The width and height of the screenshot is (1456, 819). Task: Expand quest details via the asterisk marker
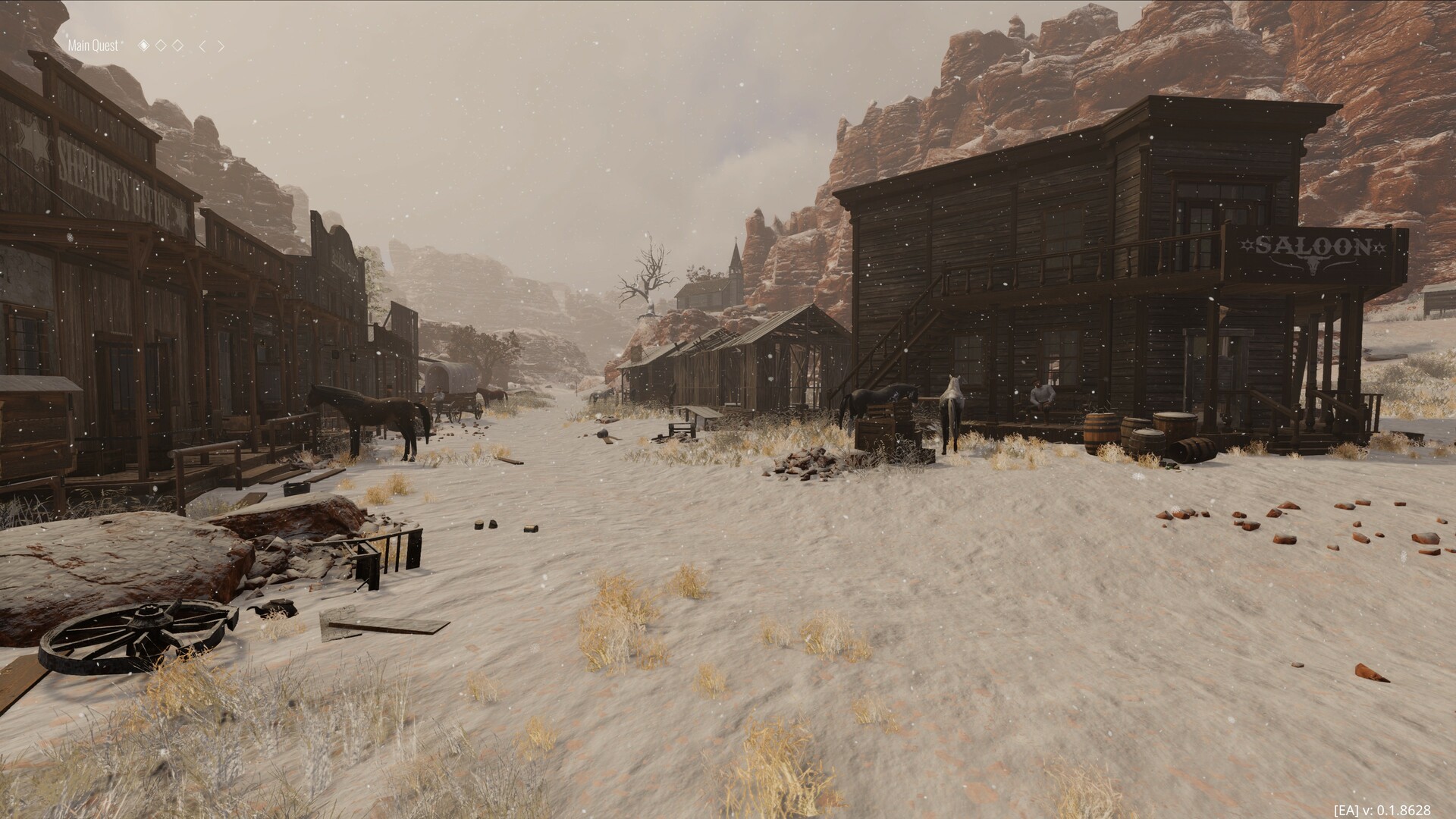[x=122, y=42]
